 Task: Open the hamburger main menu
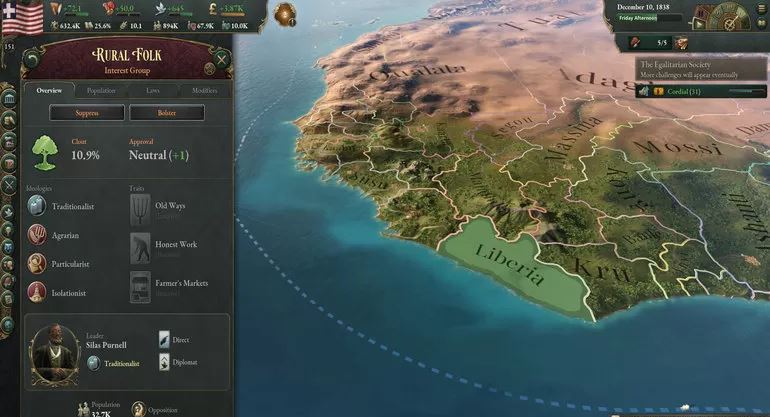[761, 8]
